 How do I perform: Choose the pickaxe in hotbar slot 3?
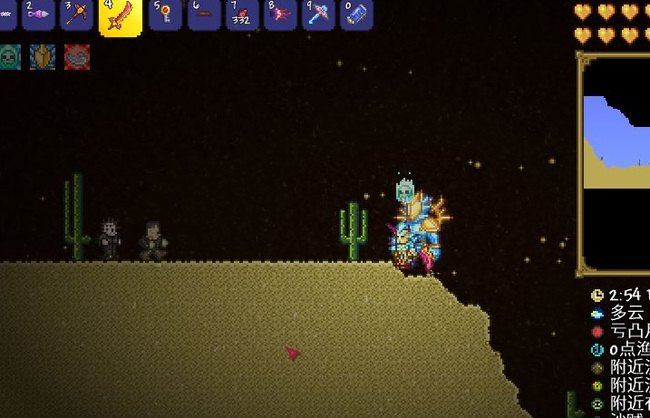(x=77, y=14)
